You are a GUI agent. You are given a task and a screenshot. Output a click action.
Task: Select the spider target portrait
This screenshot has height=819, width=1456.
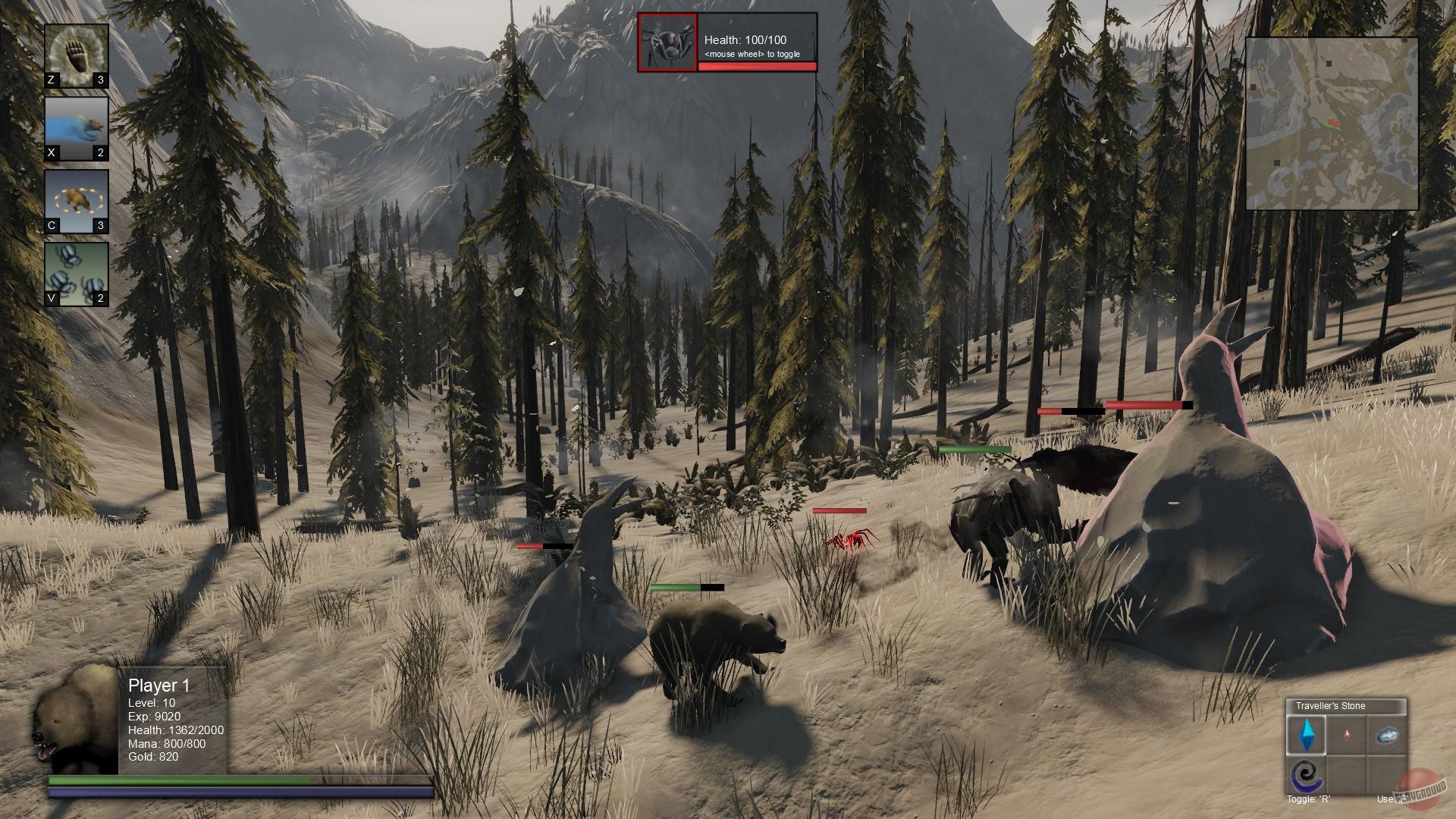(x=667, y=42)
